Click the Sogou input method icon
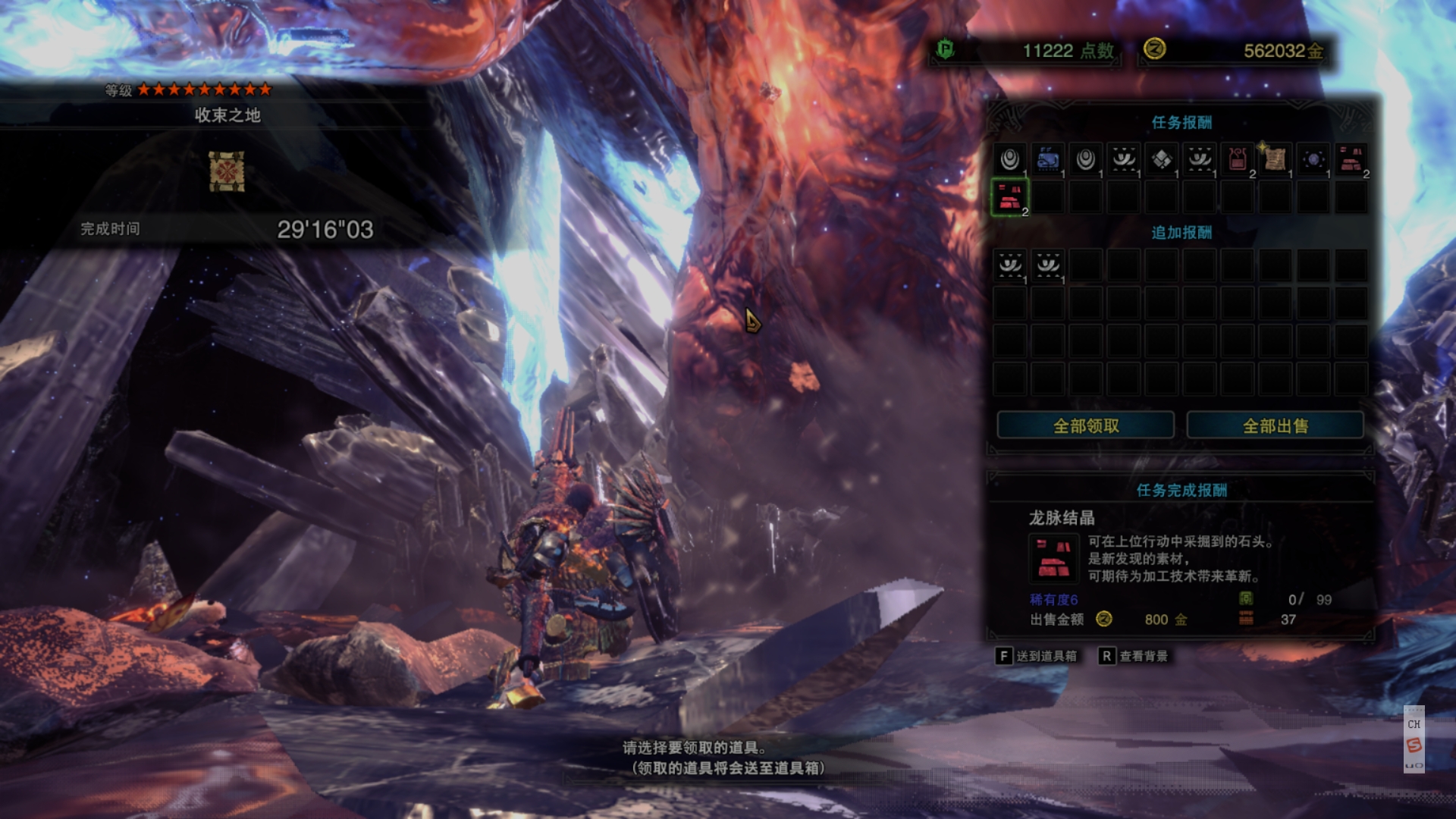The width and height of the screenshot is (1456, 819). click(x=1414, y=745)
